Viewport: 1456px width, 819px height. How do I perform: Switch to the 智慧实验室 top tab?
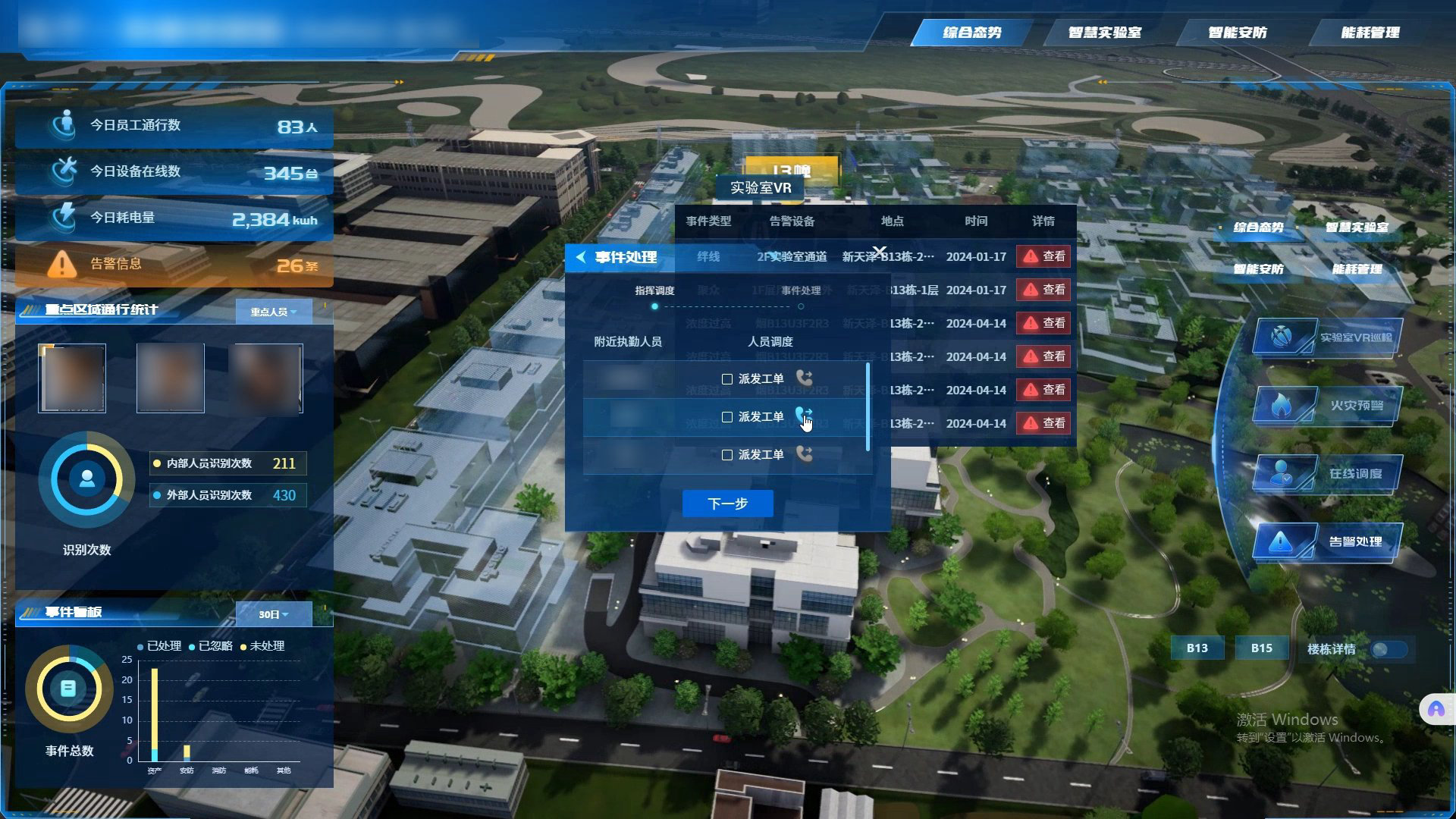click(1104, 33)
